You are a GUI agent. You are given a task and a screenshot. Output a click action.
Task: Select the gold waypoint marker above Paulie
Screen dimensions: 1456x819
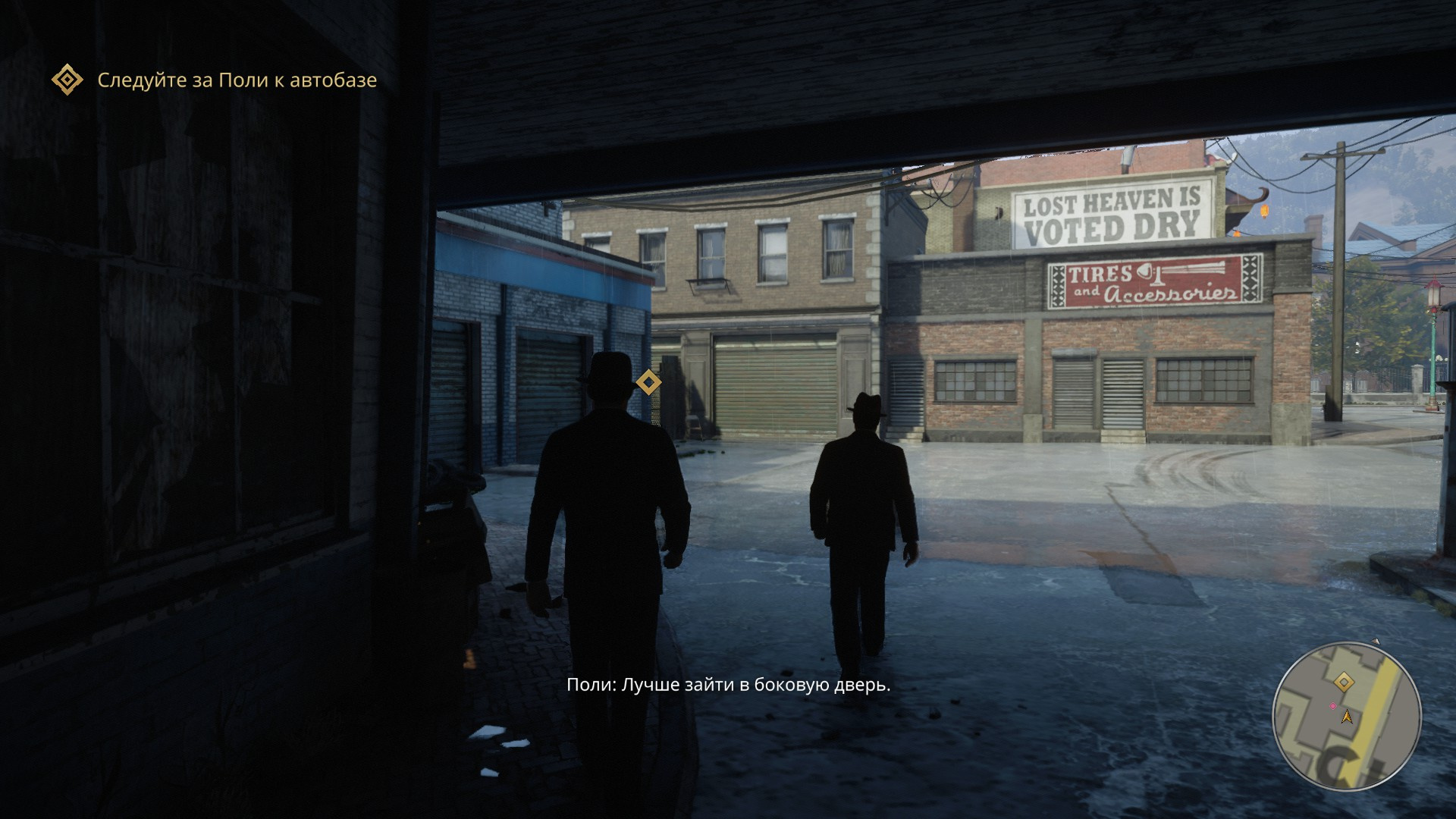(648, 382)
